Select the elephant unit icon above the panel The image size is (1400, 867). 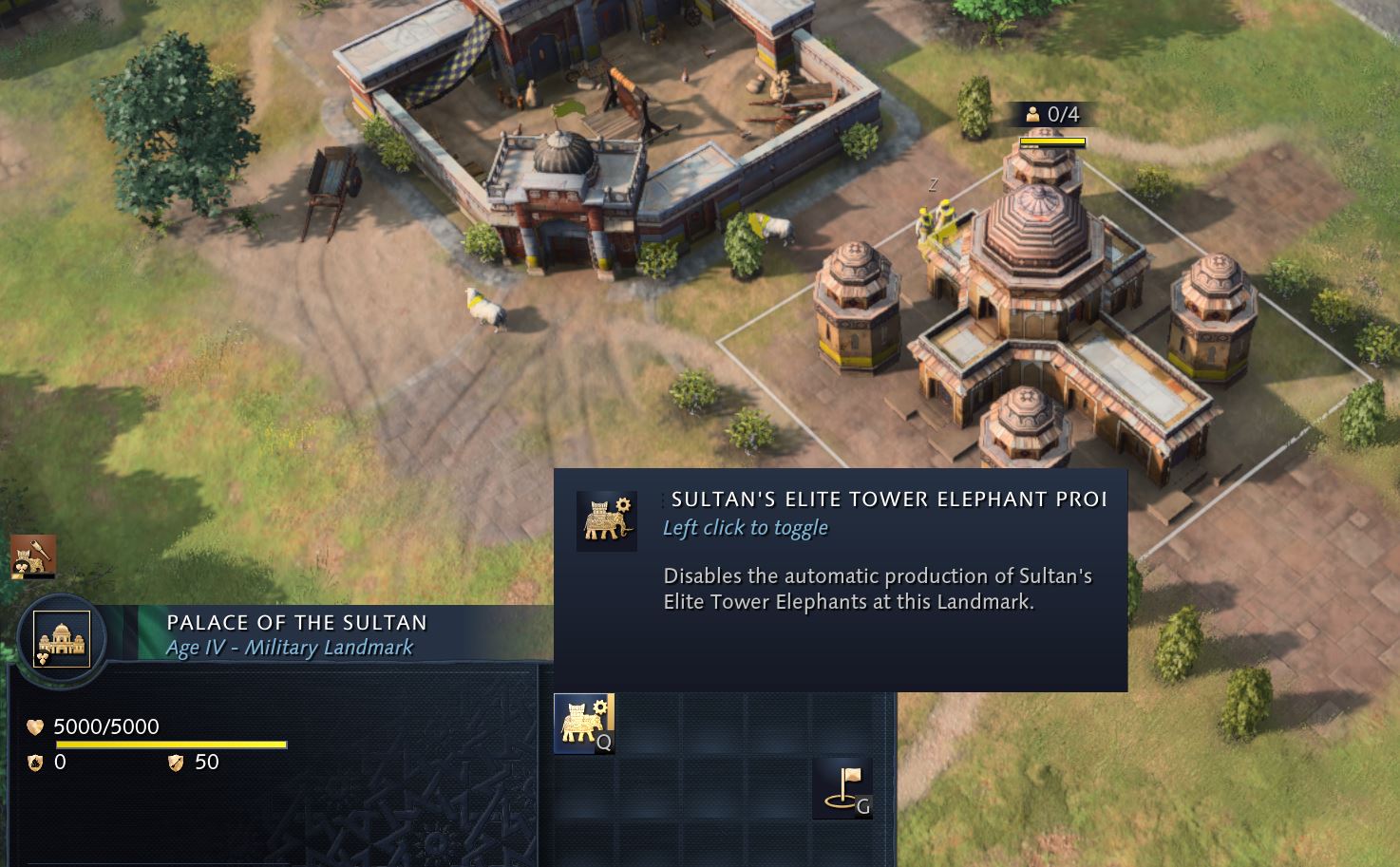33,556
